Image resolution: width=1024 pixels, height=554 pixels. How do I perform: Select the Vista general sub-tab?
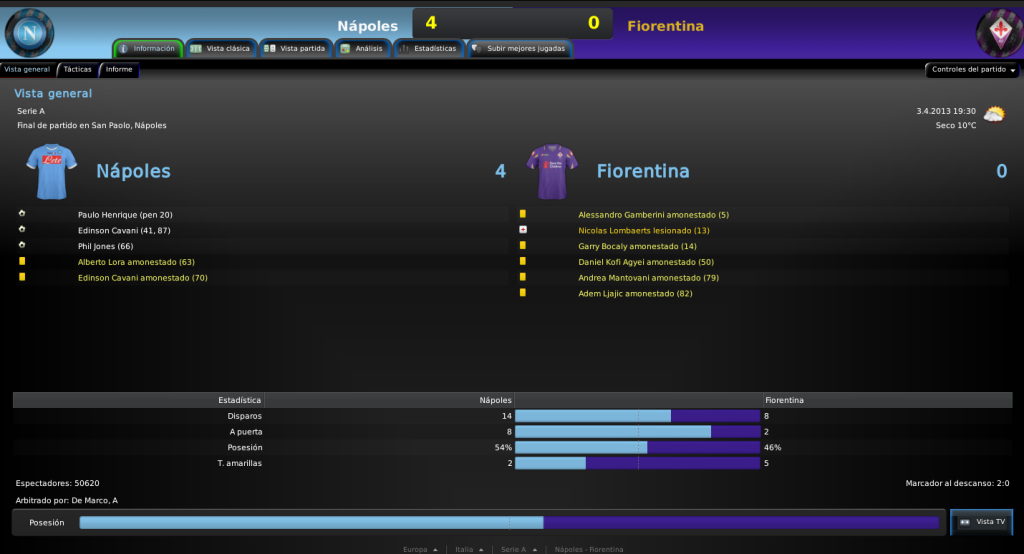27,70
